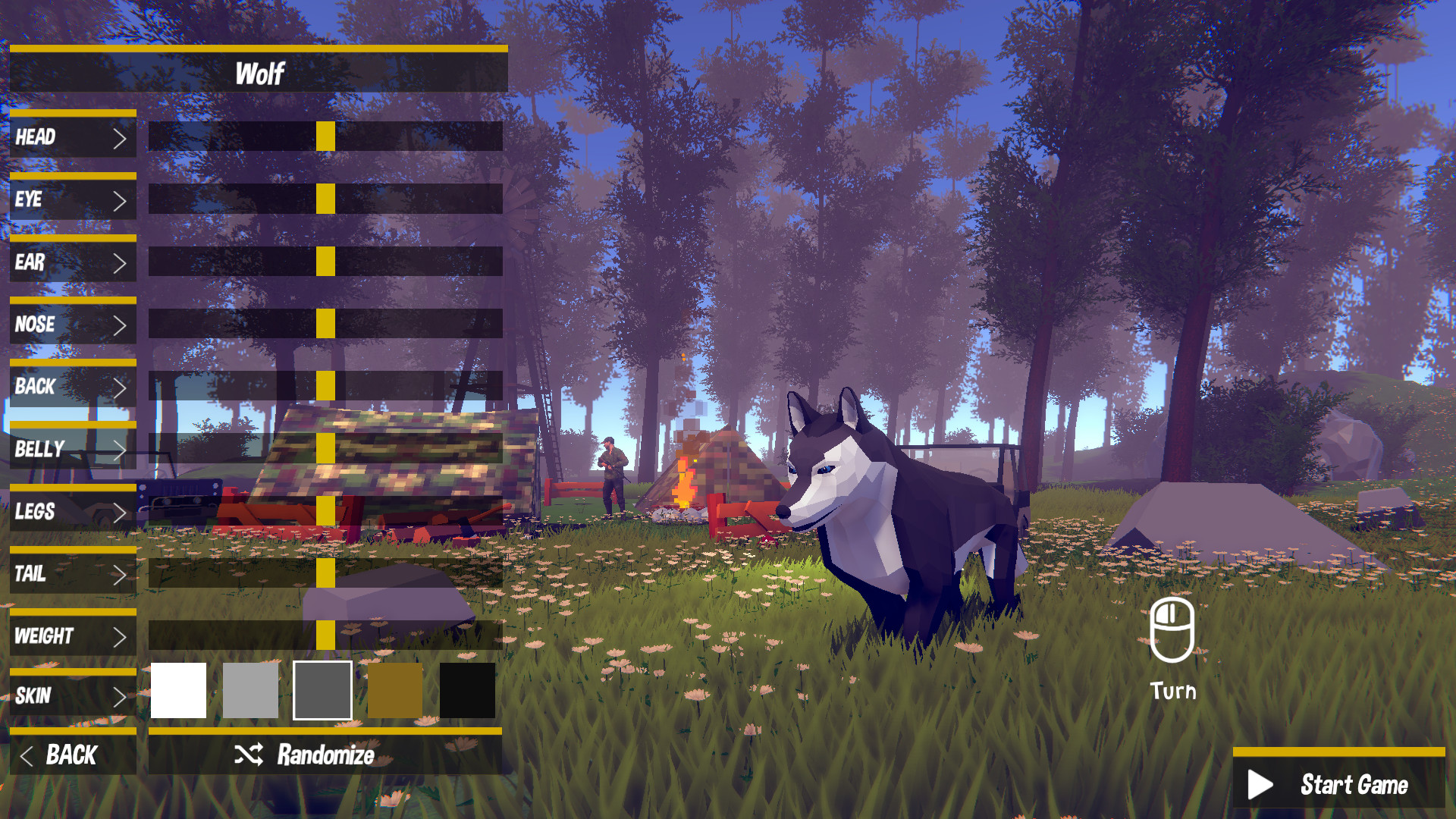
Task: Return to previous screen with BACK
Action: coord(71,755)
